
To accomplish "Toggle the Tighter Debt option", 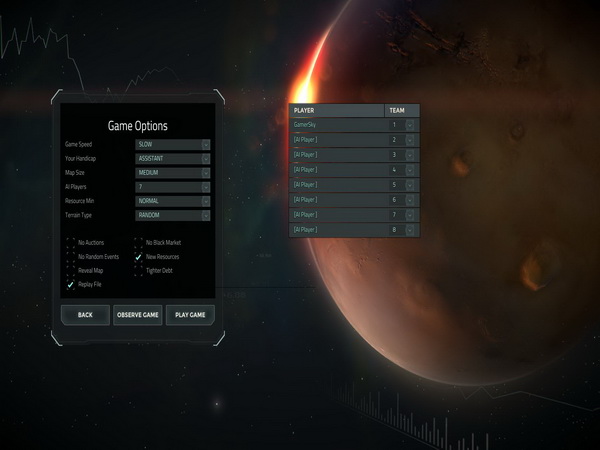I will (x=139, y=271).
